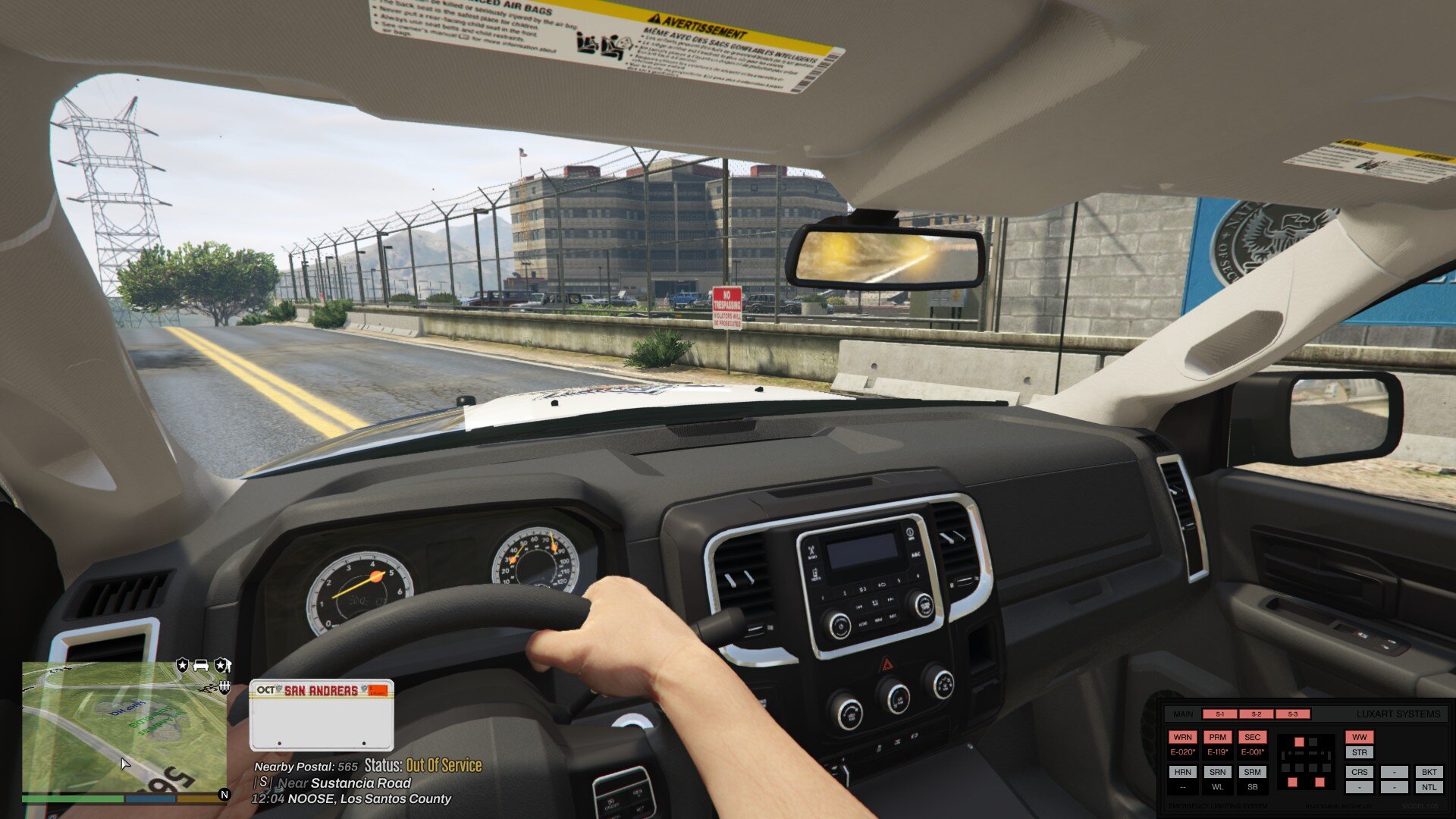Toggle the PRM primary lights button
The width and height of the screenshot is (1456, 819).
pyautogui.click(x=1217, y=737)
